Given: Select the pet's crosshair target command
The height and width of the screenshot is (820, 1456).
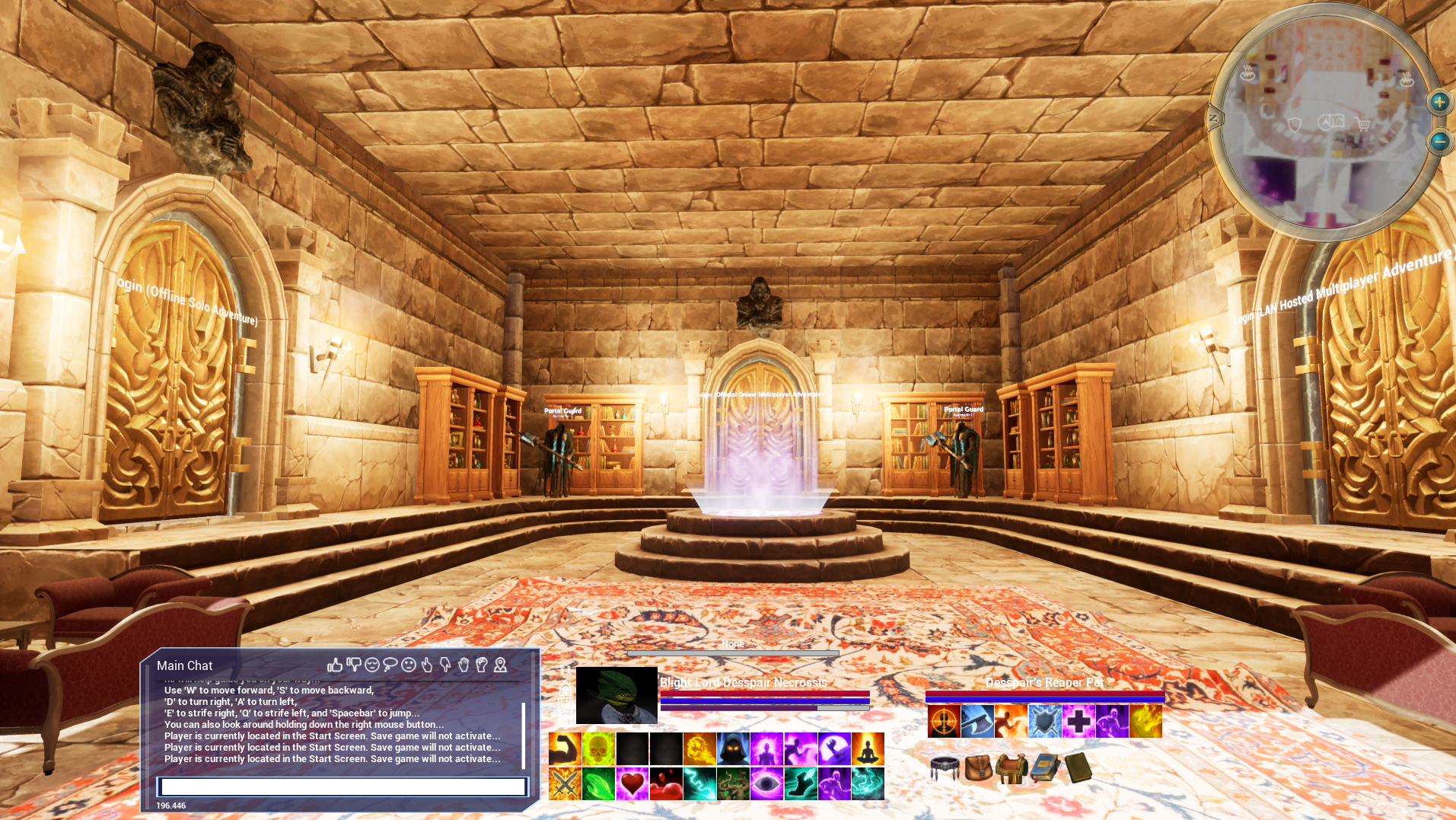Looking at the screenshot, I should click(x=944, y=721).
